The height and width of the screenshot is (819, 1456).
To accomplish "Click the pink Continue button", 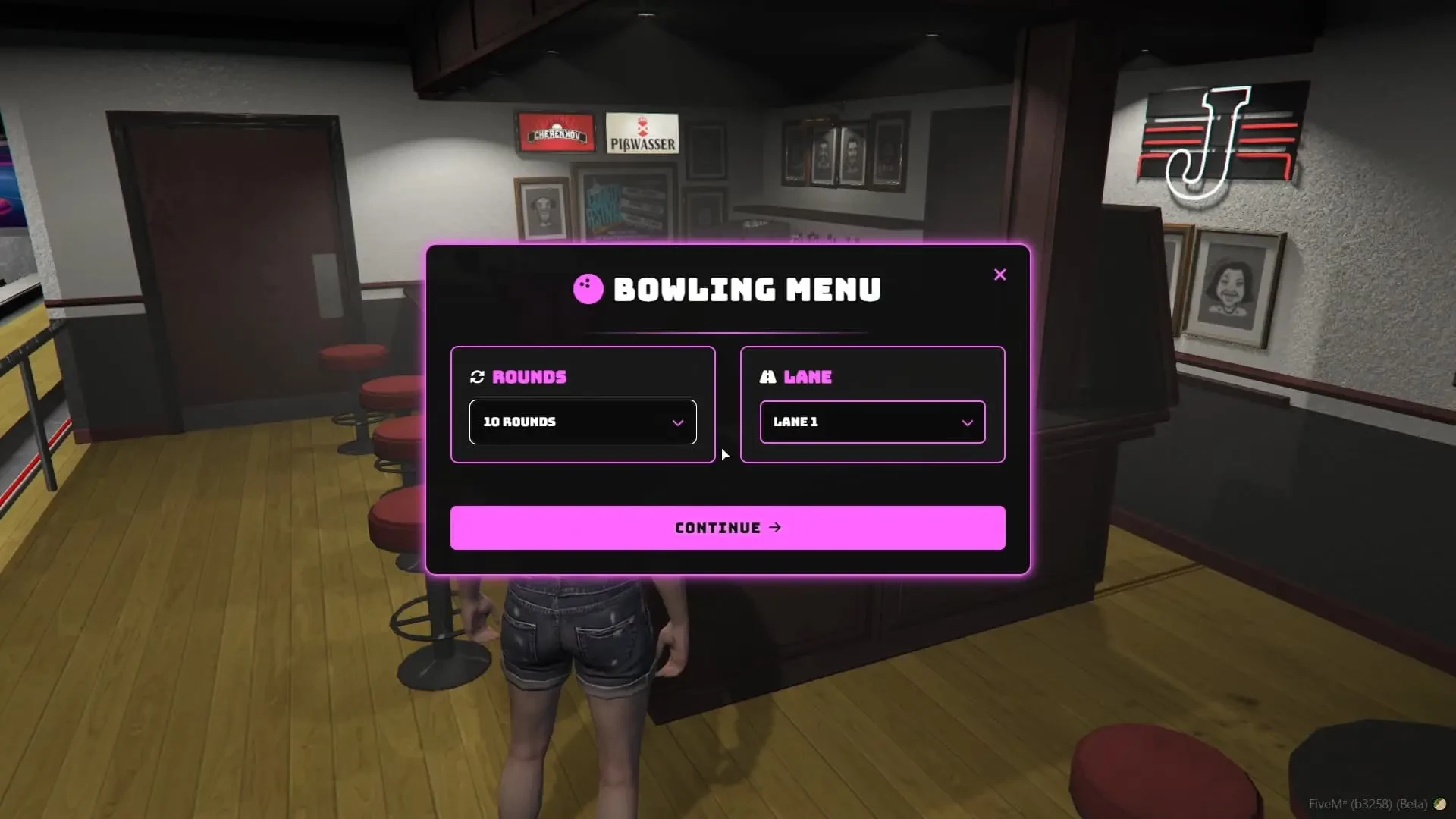I will (x=727, y=528).
